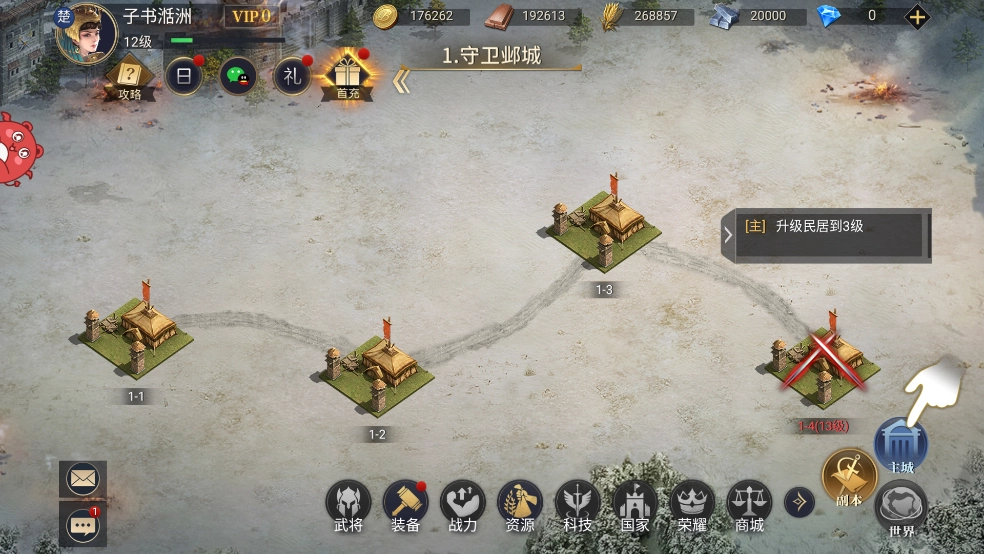984x554 pixels.
Task: Open the 装备 equipment menu
Action: click(x=405, y=505)
